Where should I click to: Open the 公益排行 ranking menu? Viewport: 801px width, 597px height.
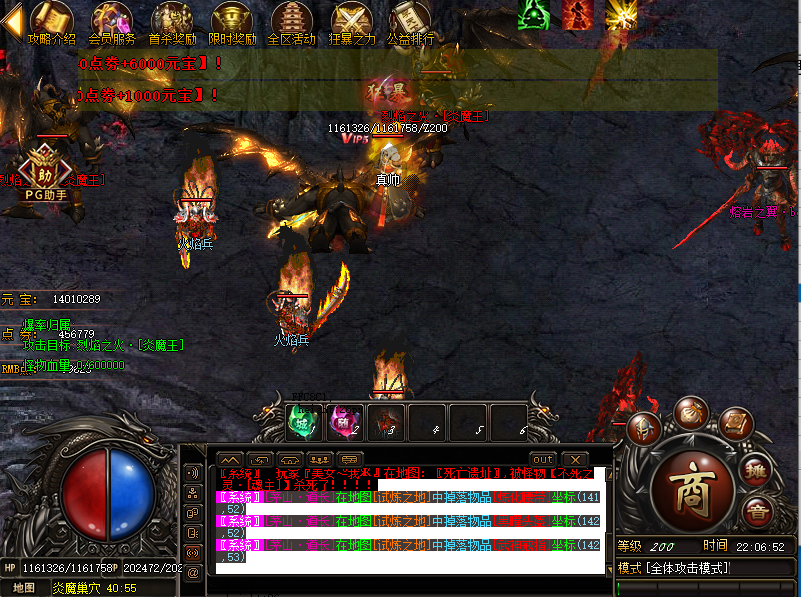410,22
